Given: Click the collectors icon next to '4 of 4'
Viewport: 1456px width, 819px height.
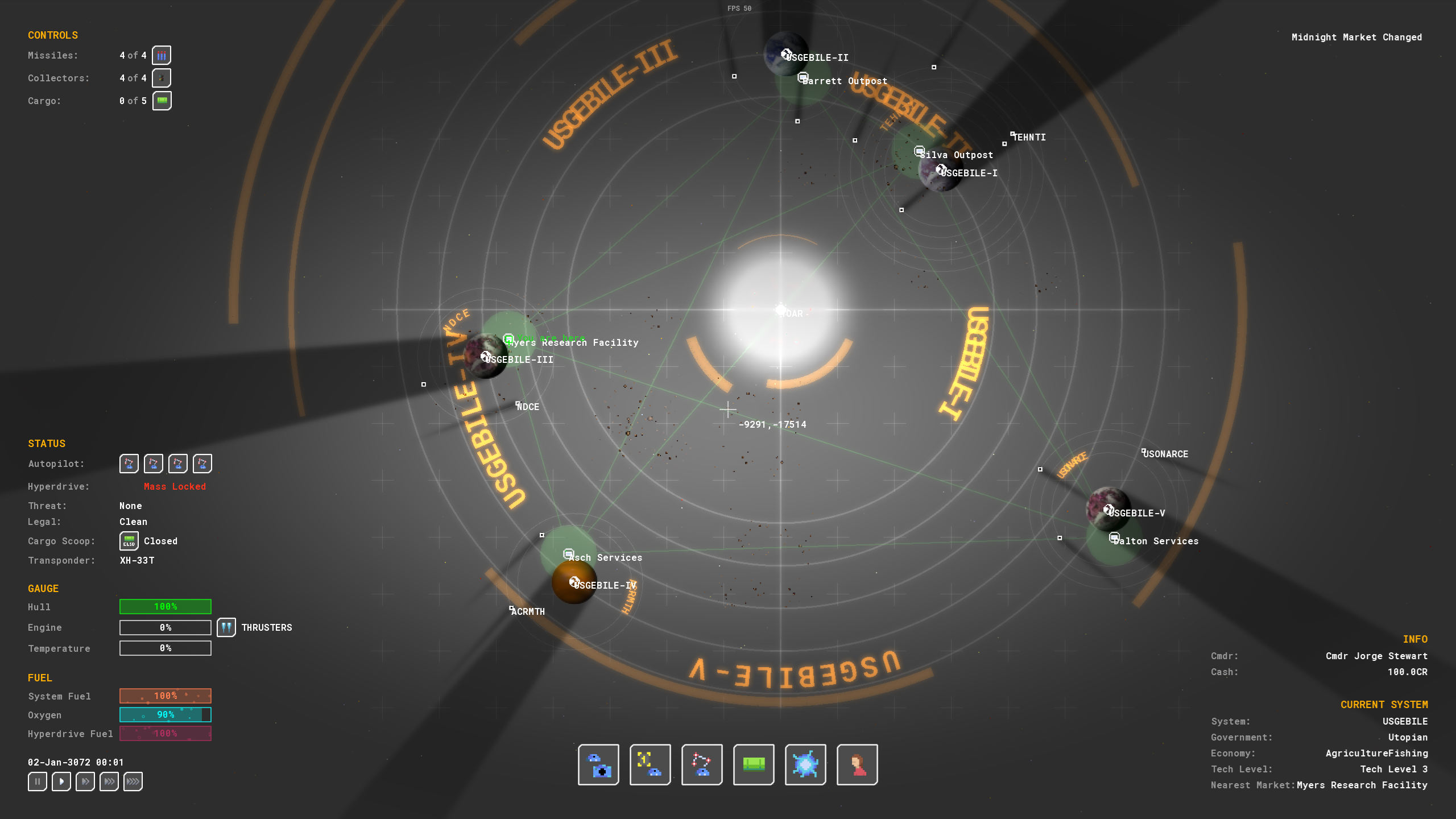Looking at the screenshot, I should [162, 77].
